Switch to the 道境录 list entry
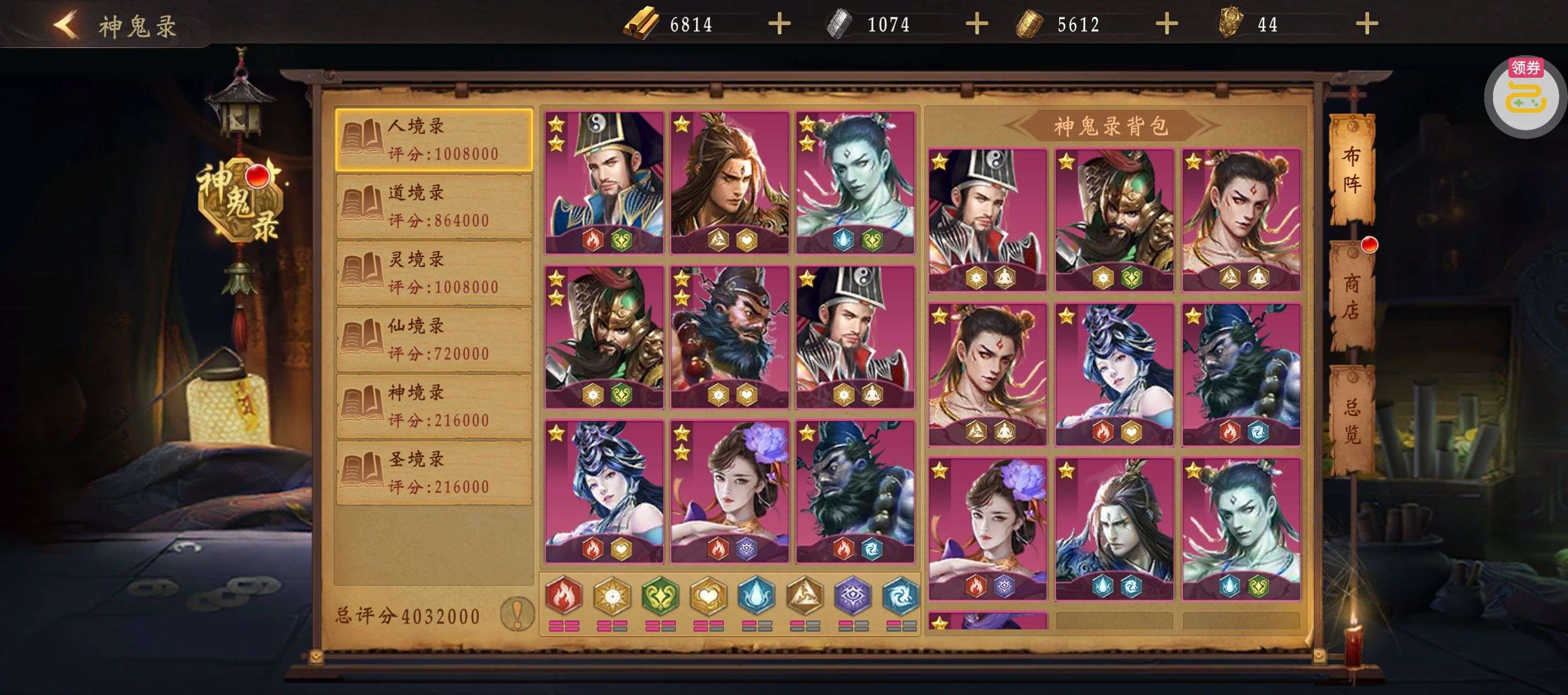 click(x=434, y=206)
